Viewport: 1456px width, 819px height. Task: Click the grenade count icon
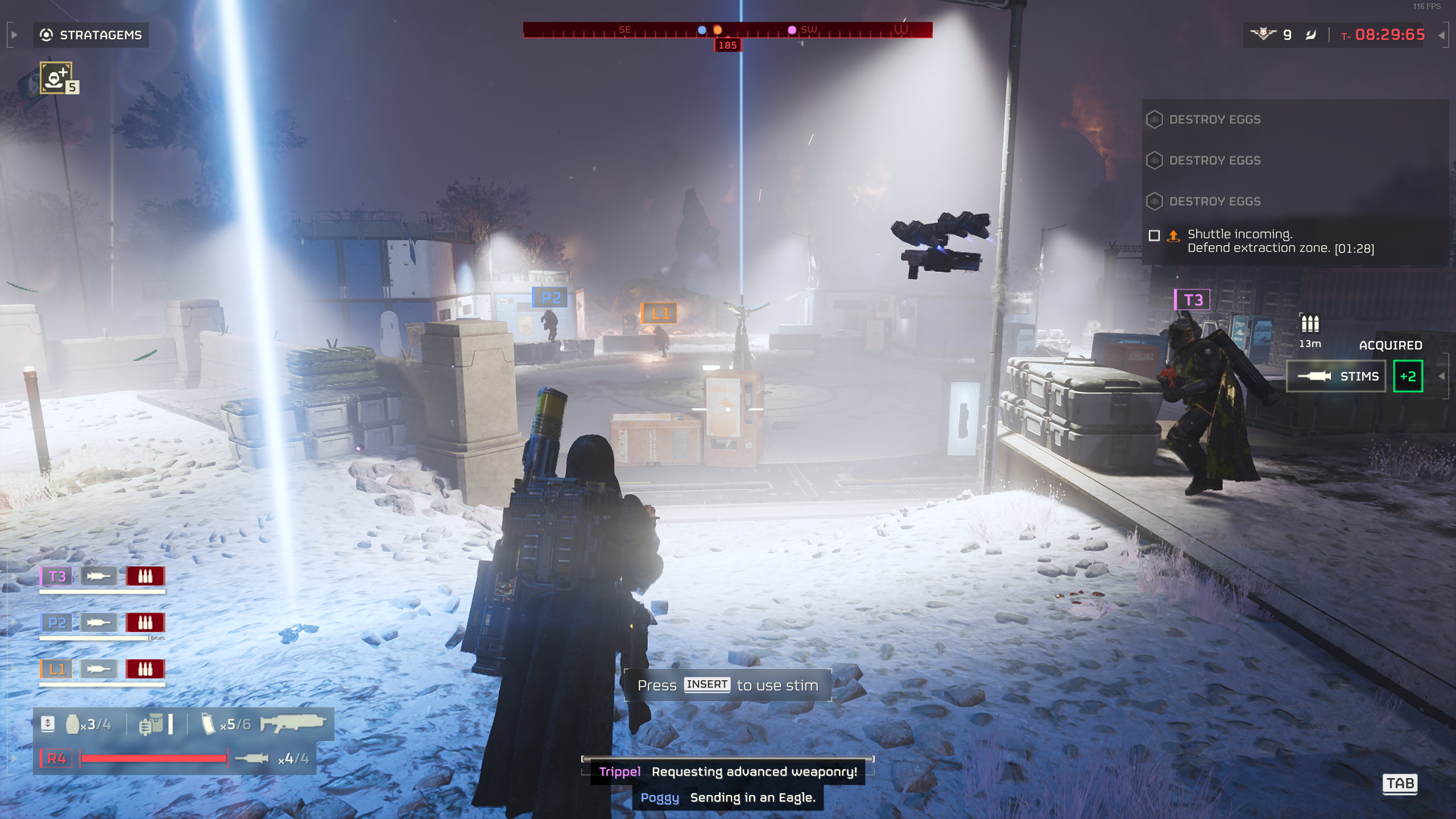click(73, 724)
